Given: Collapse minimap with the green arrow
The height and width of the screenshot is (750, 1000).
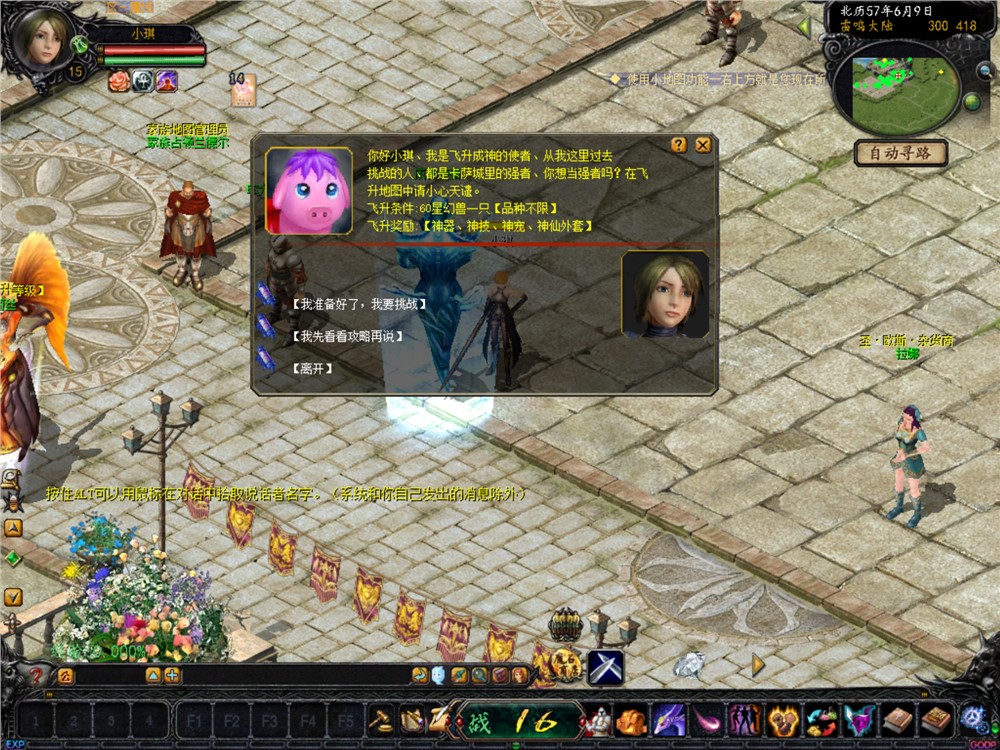Looking at the screenshot, I should [x=805, y=27].
